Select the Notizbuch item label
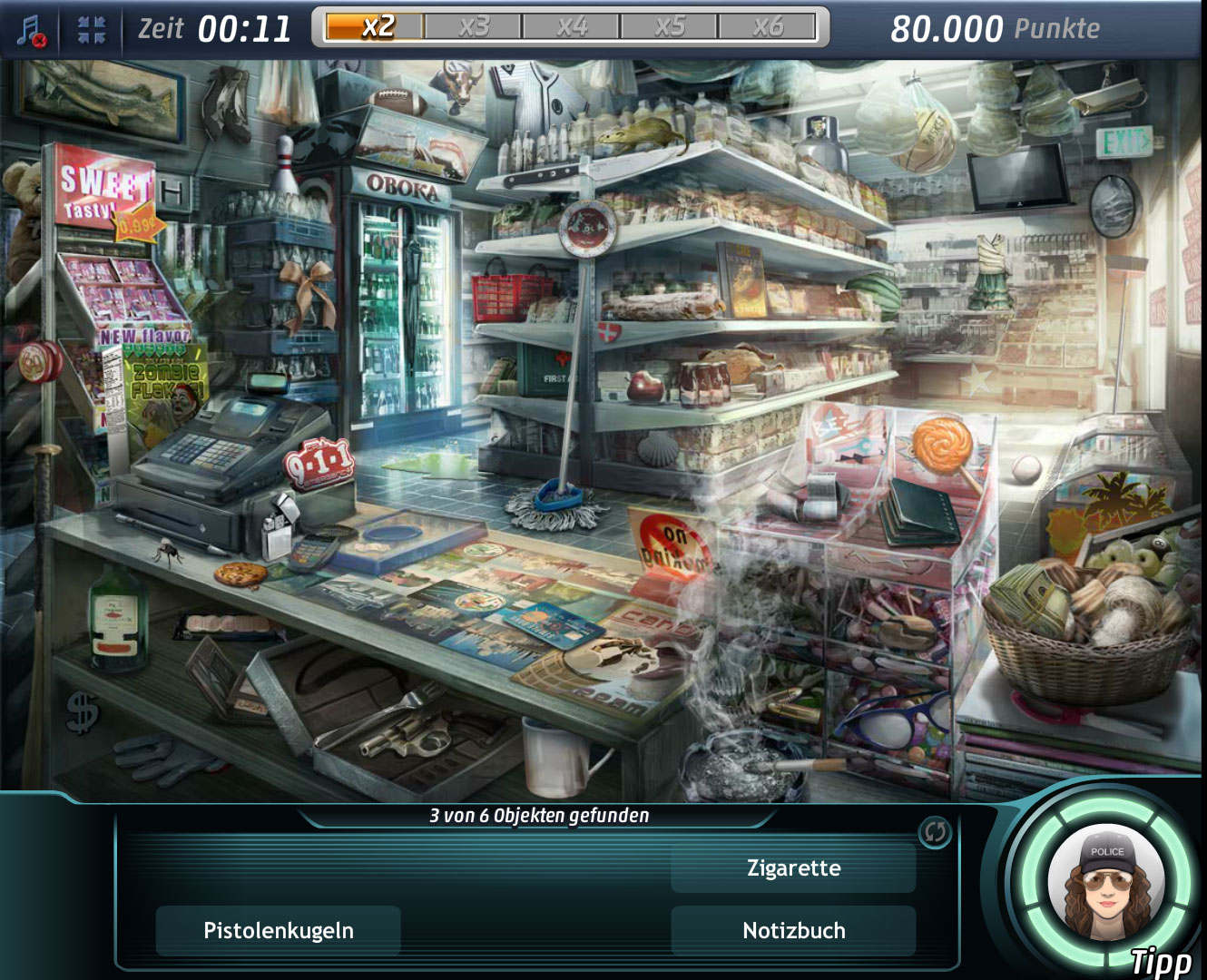The width and height of the screenshot is (1207, 980). pos(793,930)
